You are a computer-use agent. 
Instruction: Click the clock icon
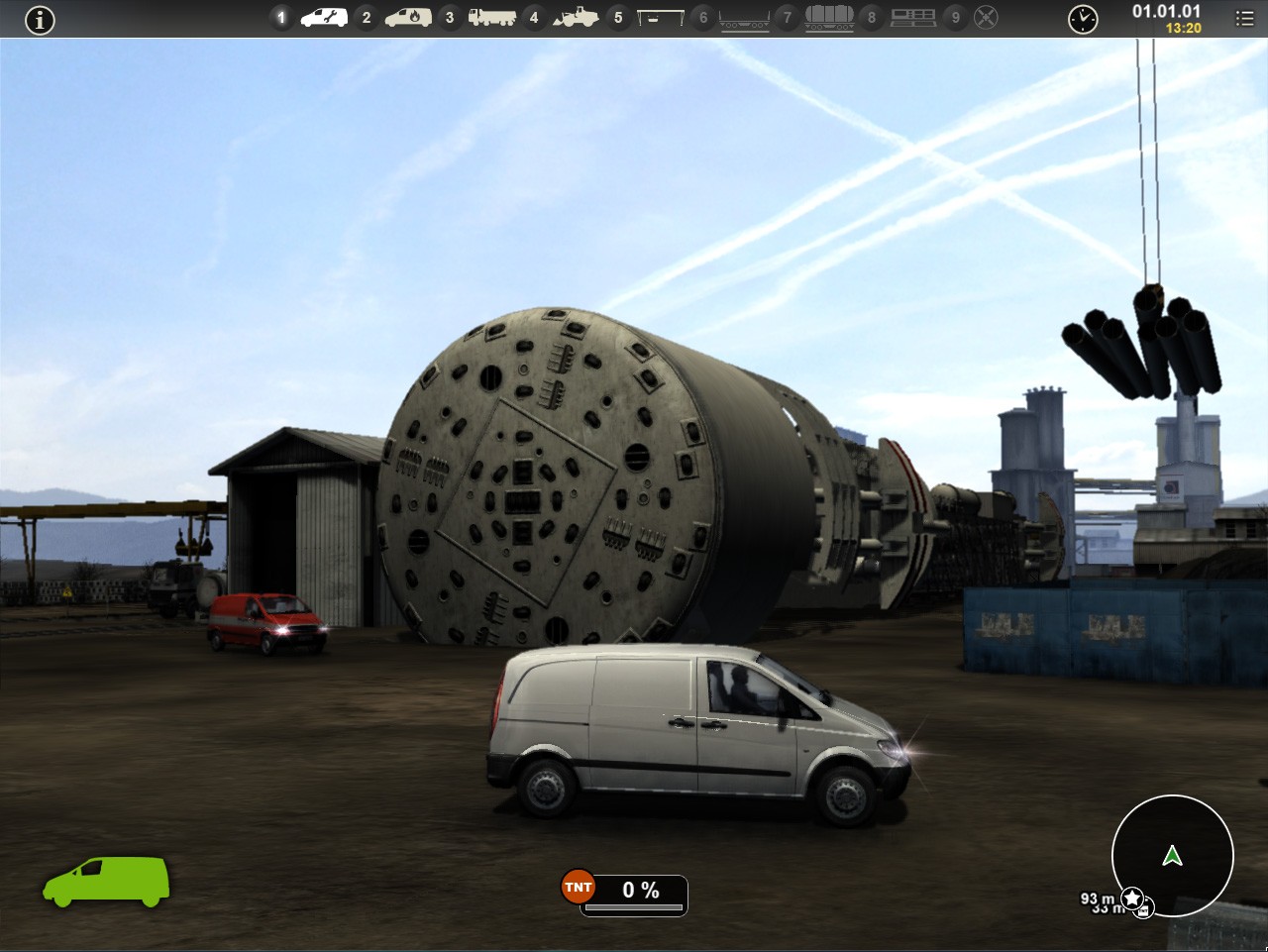(1083, 19)
